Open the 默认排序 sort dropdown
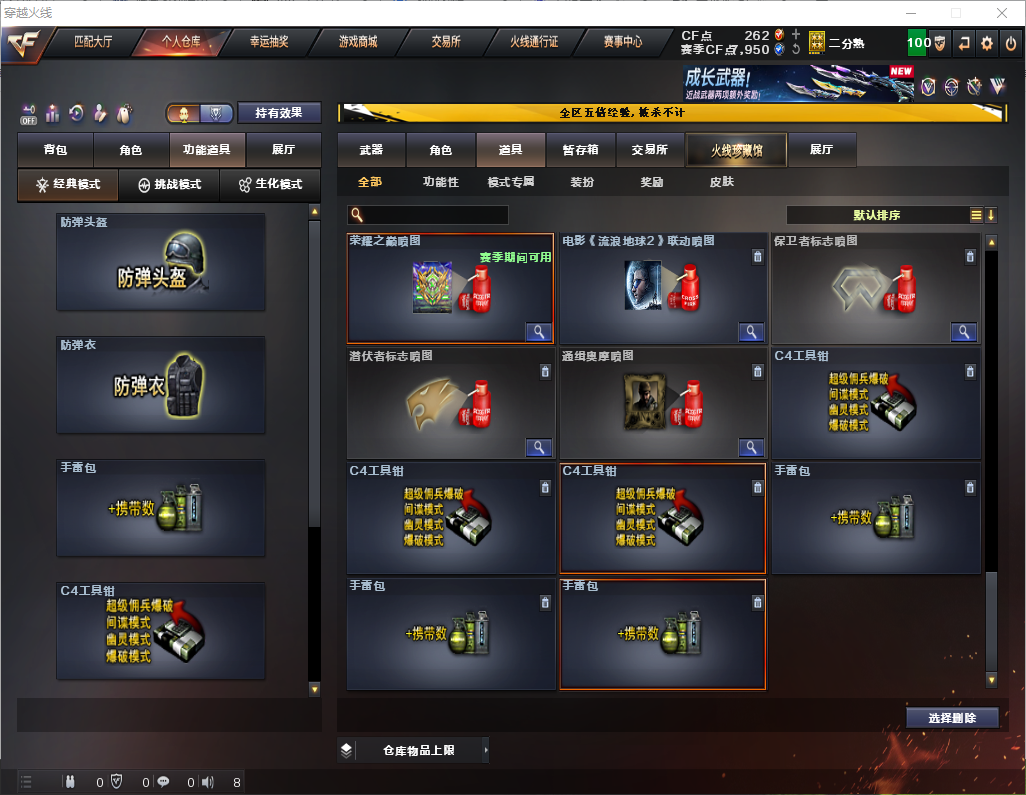The width and height of the screenshot is (1026, 795). click(x=877, y=215)
